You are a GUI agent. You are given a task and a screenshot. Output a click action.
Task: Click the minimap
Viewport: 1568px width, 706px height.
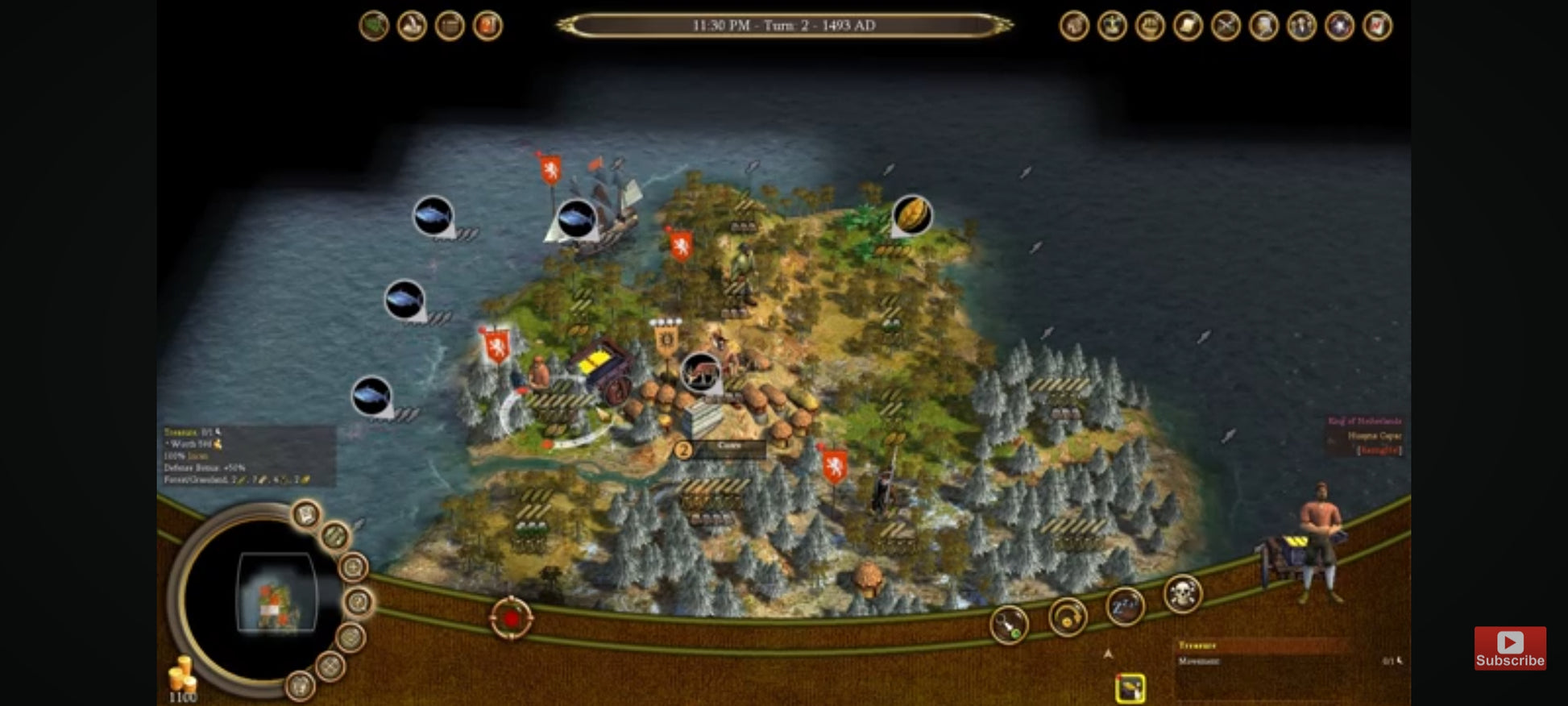(276, 595)
